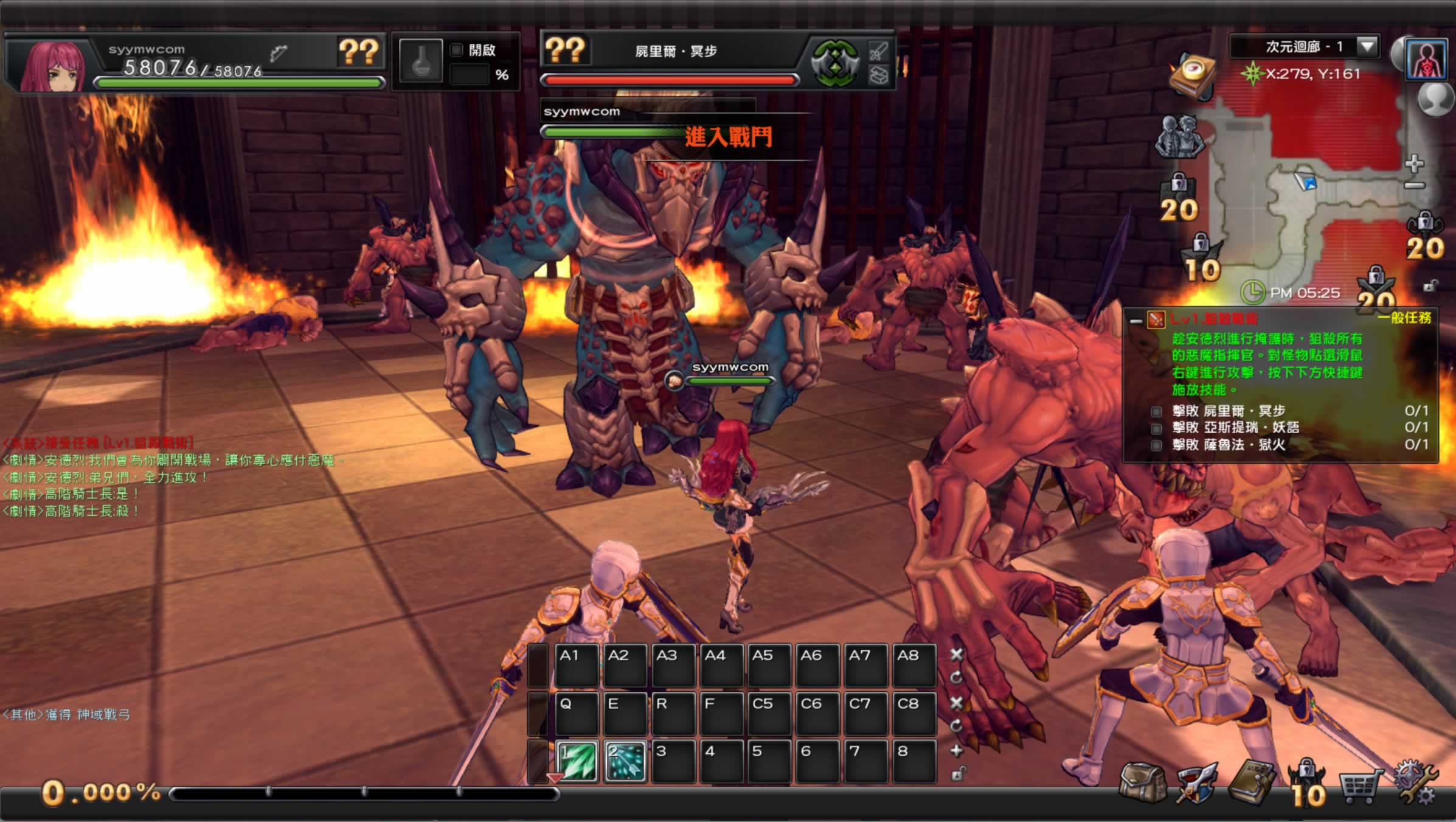Zoom out the minimap with the minus button

pos(1415,186)
